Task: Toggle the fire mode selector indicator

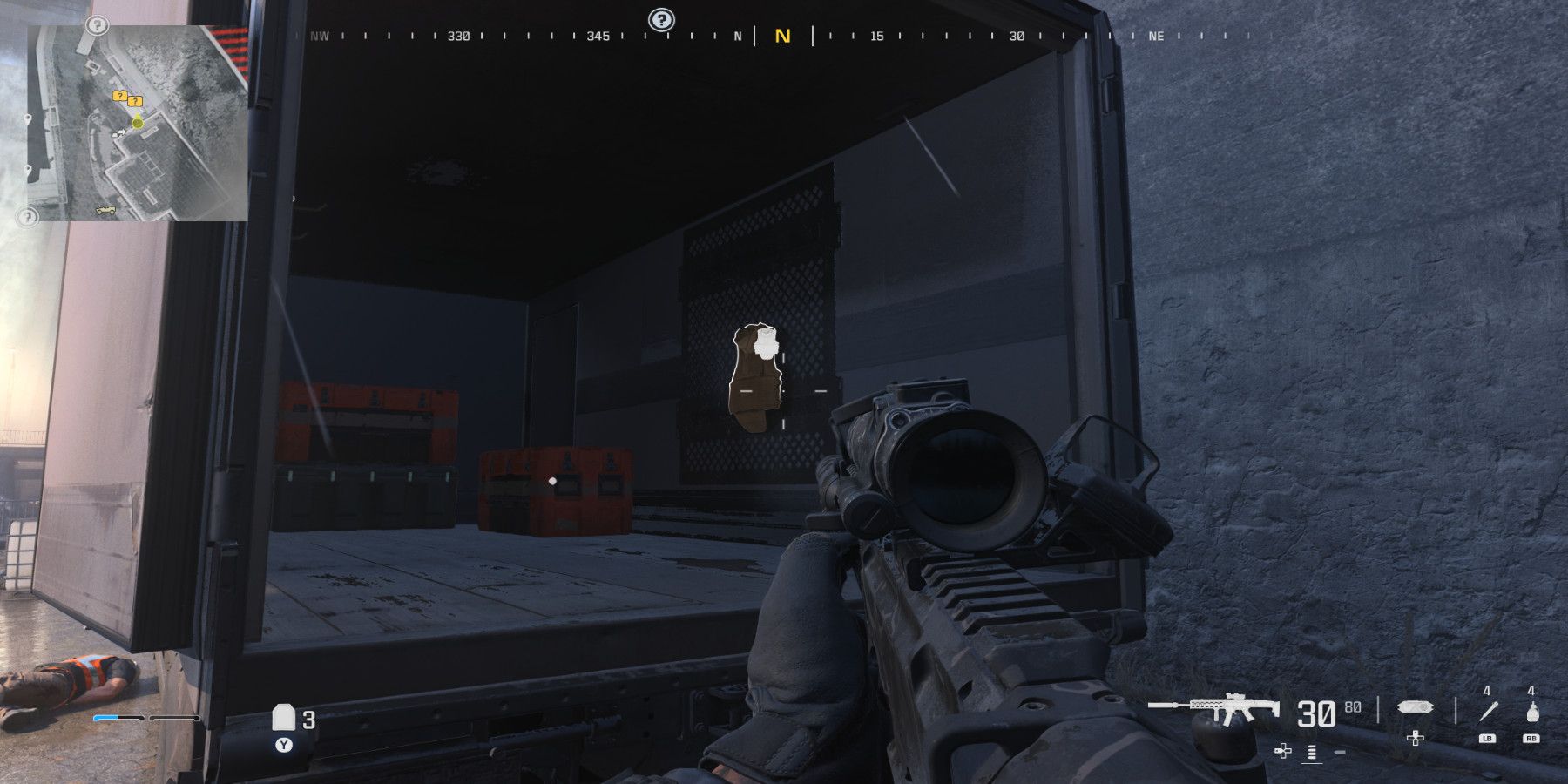Action: (x=1311, y=752)
